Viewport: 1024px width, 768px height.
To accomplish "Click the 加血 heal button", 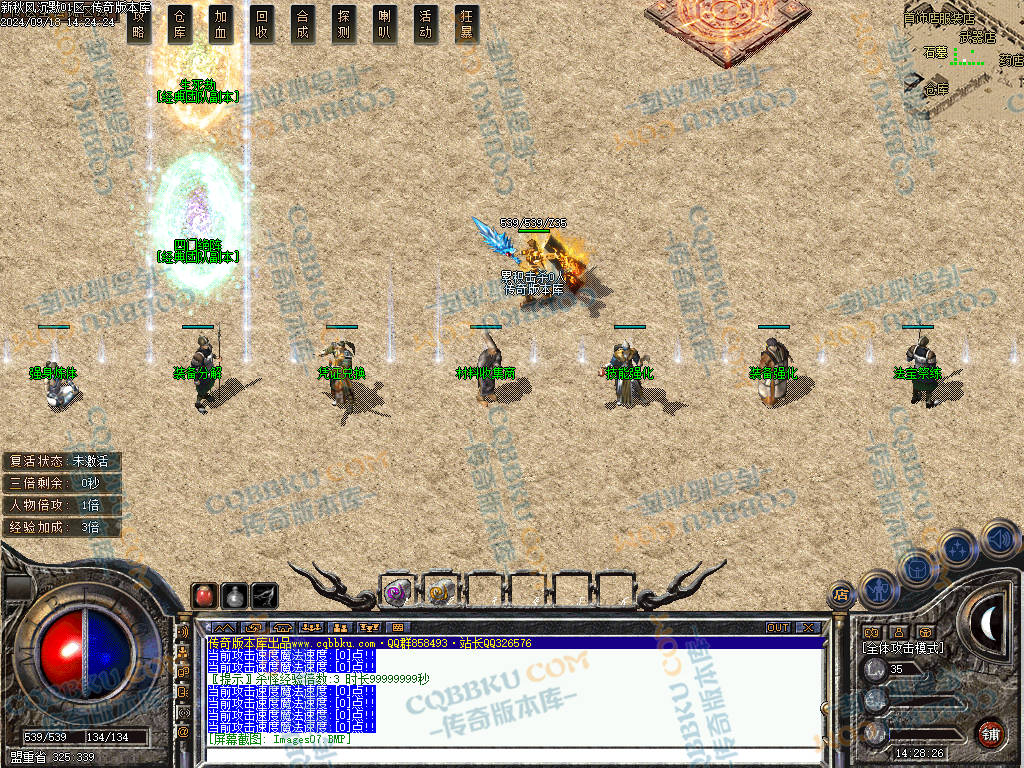I will coord(221,24).
